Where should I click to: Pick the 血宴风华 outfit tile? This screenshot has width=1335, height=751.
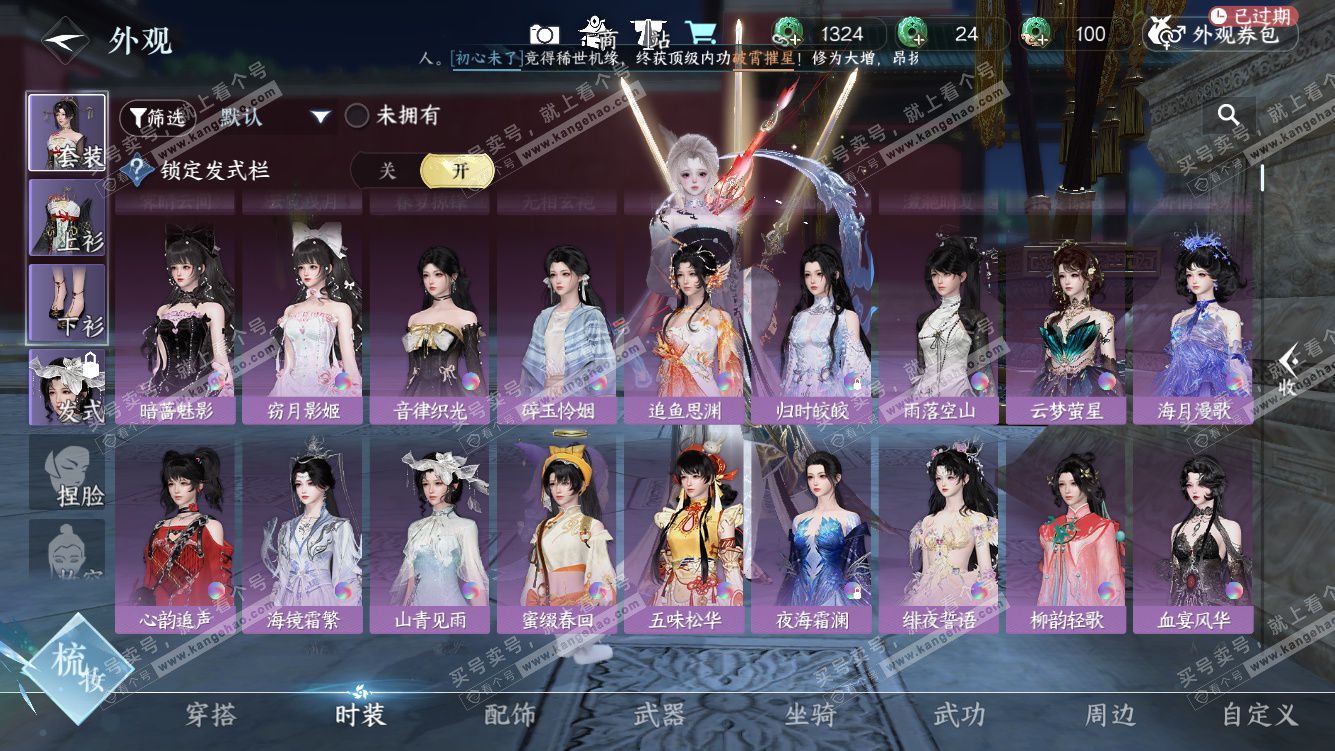click(1193, 538)
